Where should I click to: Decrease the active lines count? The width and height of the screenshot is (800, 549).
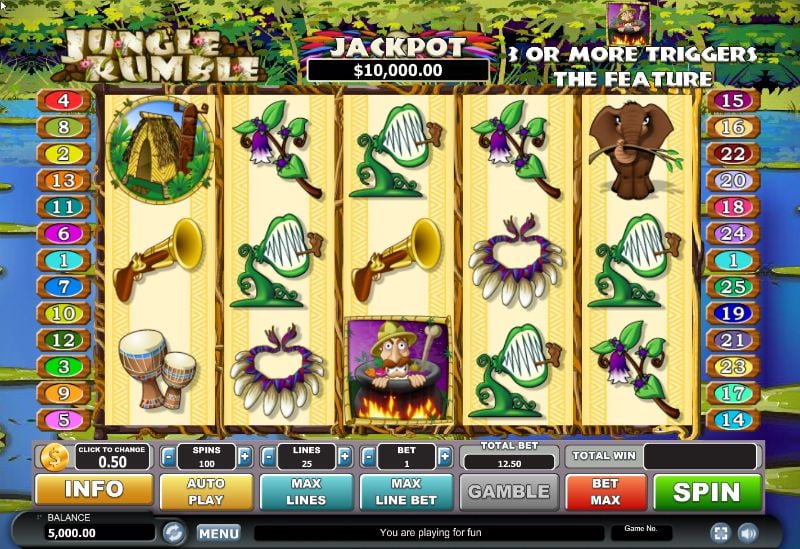pos(268,457)
